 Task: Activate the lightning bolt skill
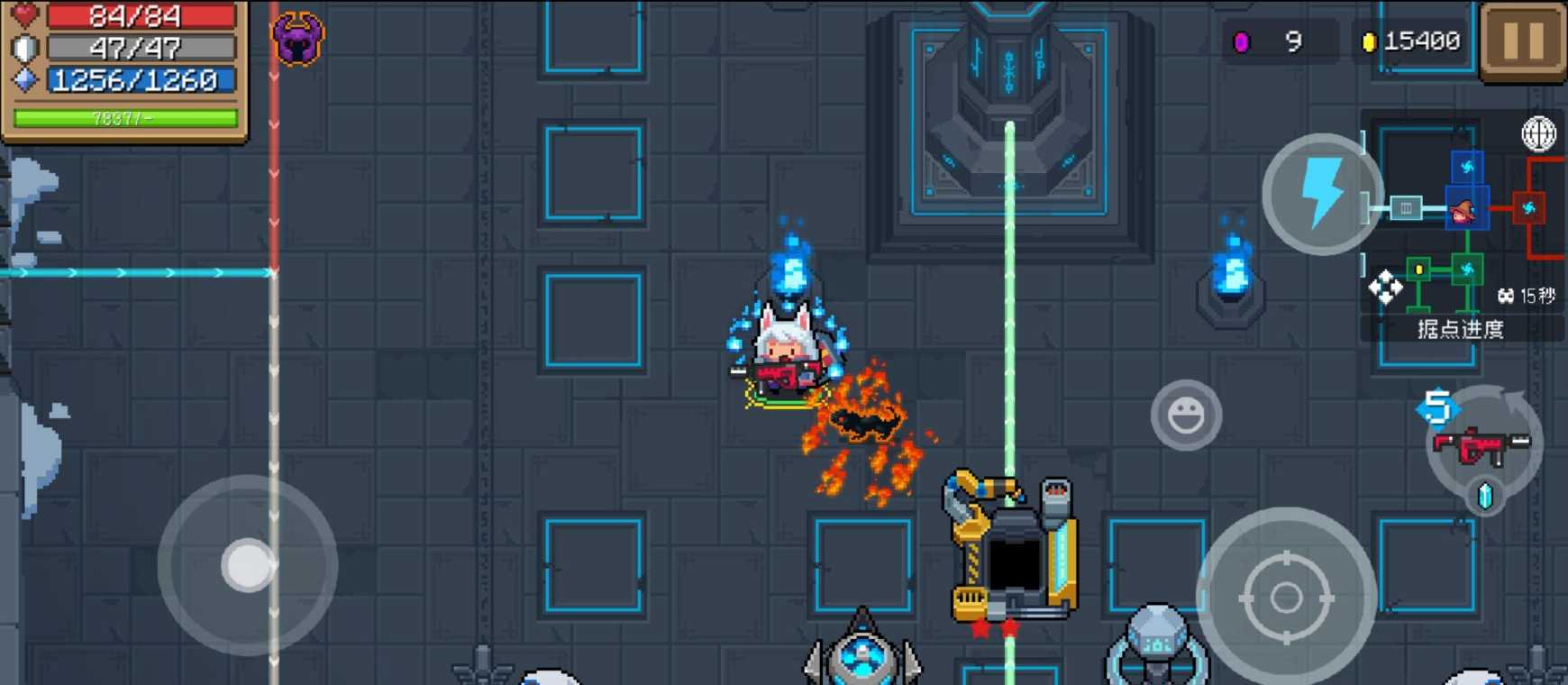1321,194
